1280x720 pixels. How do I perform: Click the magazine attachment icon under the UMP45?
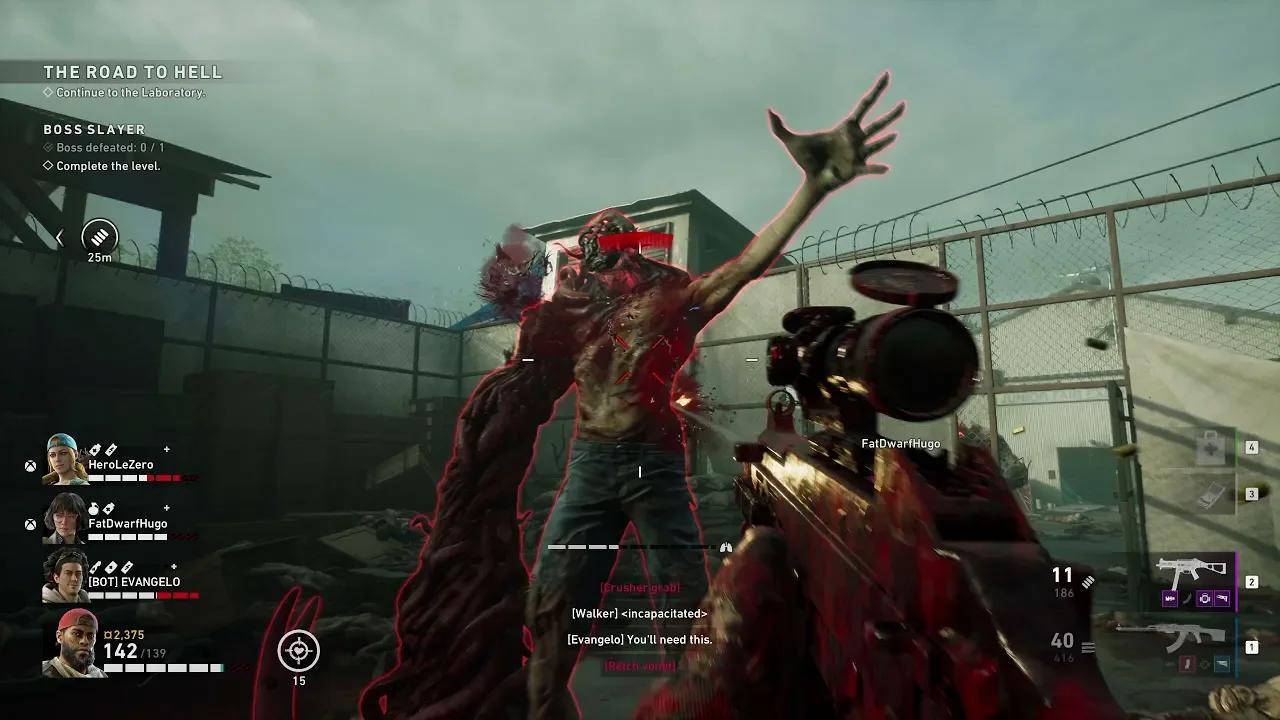click(1170, 598)
